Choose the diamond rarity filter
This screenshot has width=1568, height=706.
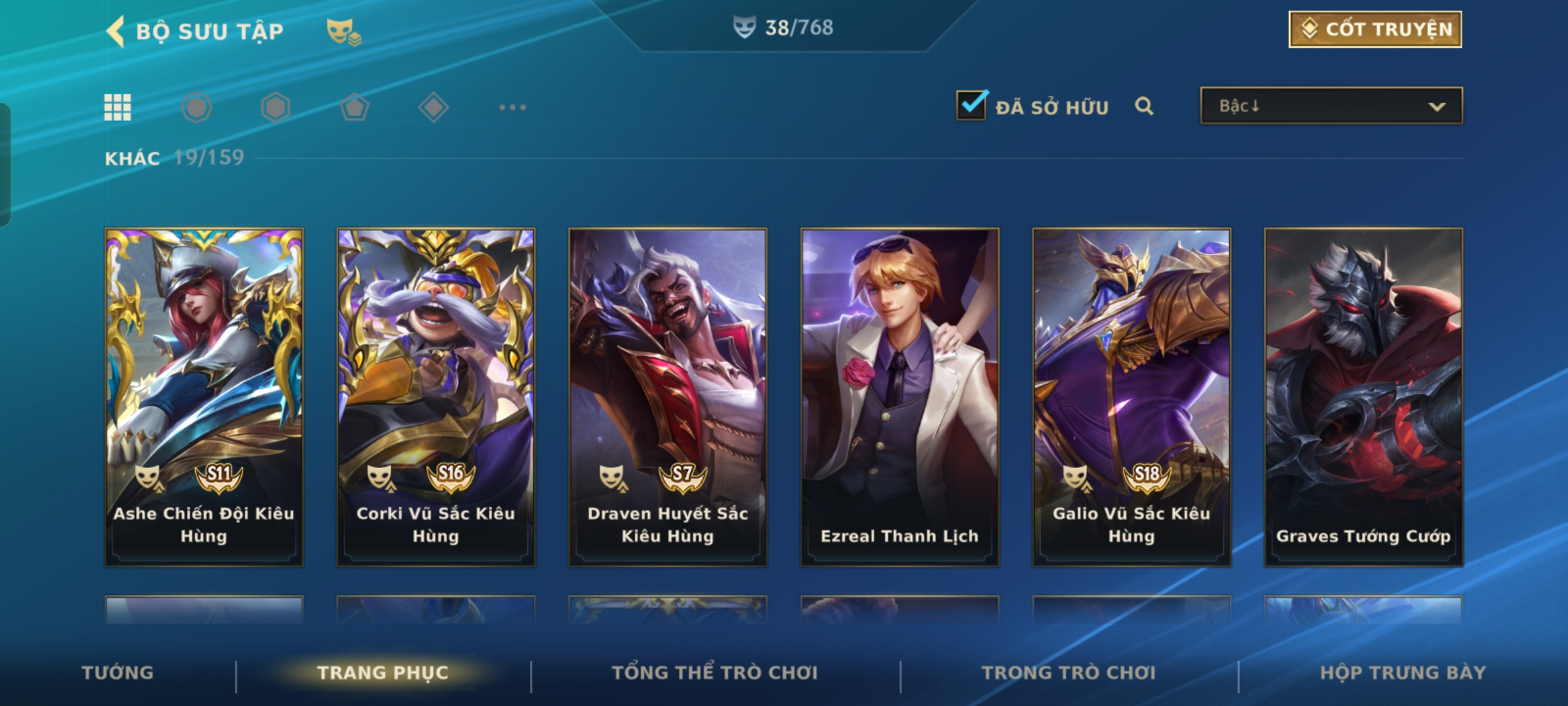pos(433,107)
